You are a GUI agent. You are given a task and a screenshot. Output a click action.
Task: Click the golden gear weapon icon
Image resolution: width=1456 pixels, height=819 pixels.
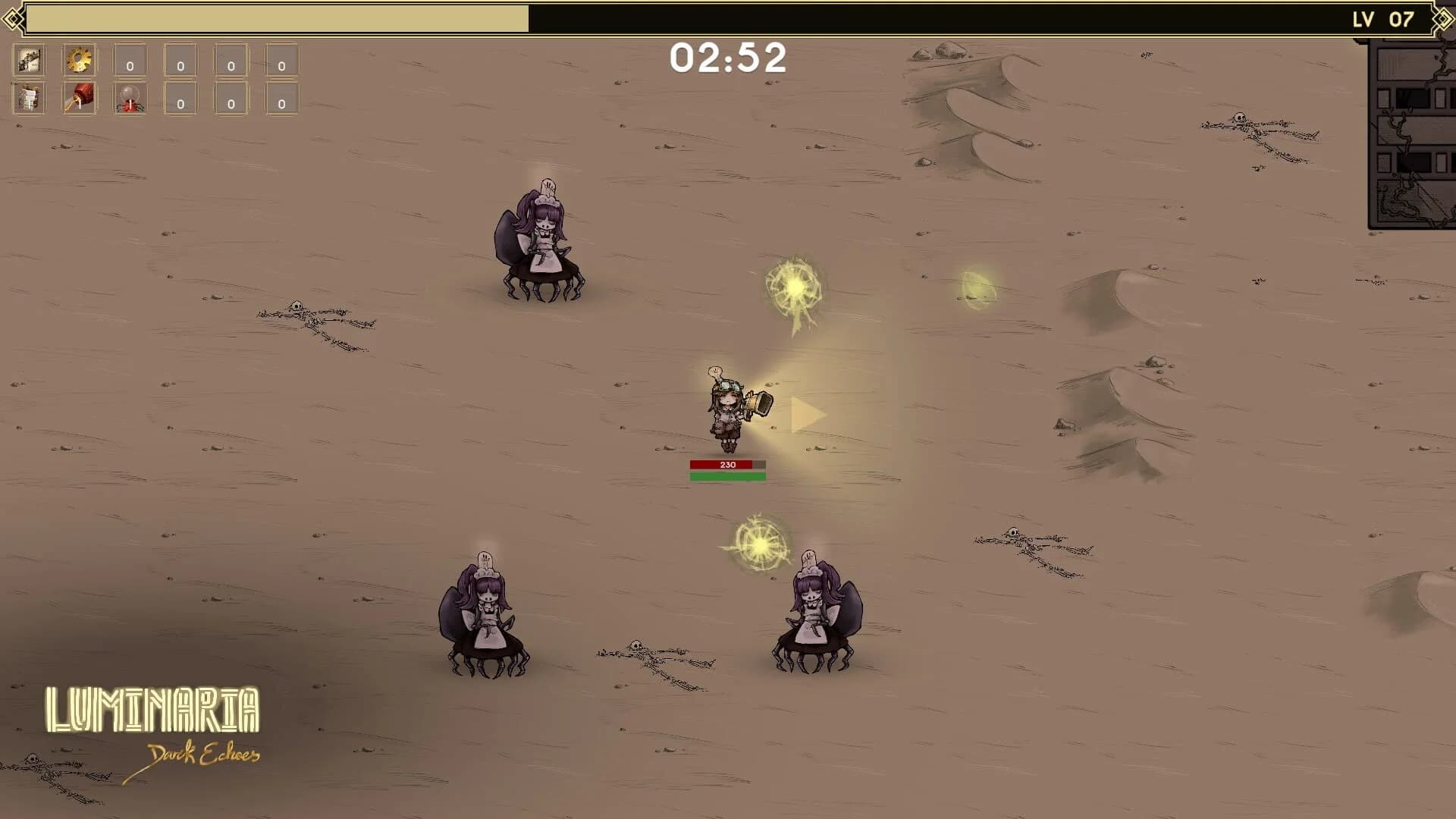click(x=79, y=61)
